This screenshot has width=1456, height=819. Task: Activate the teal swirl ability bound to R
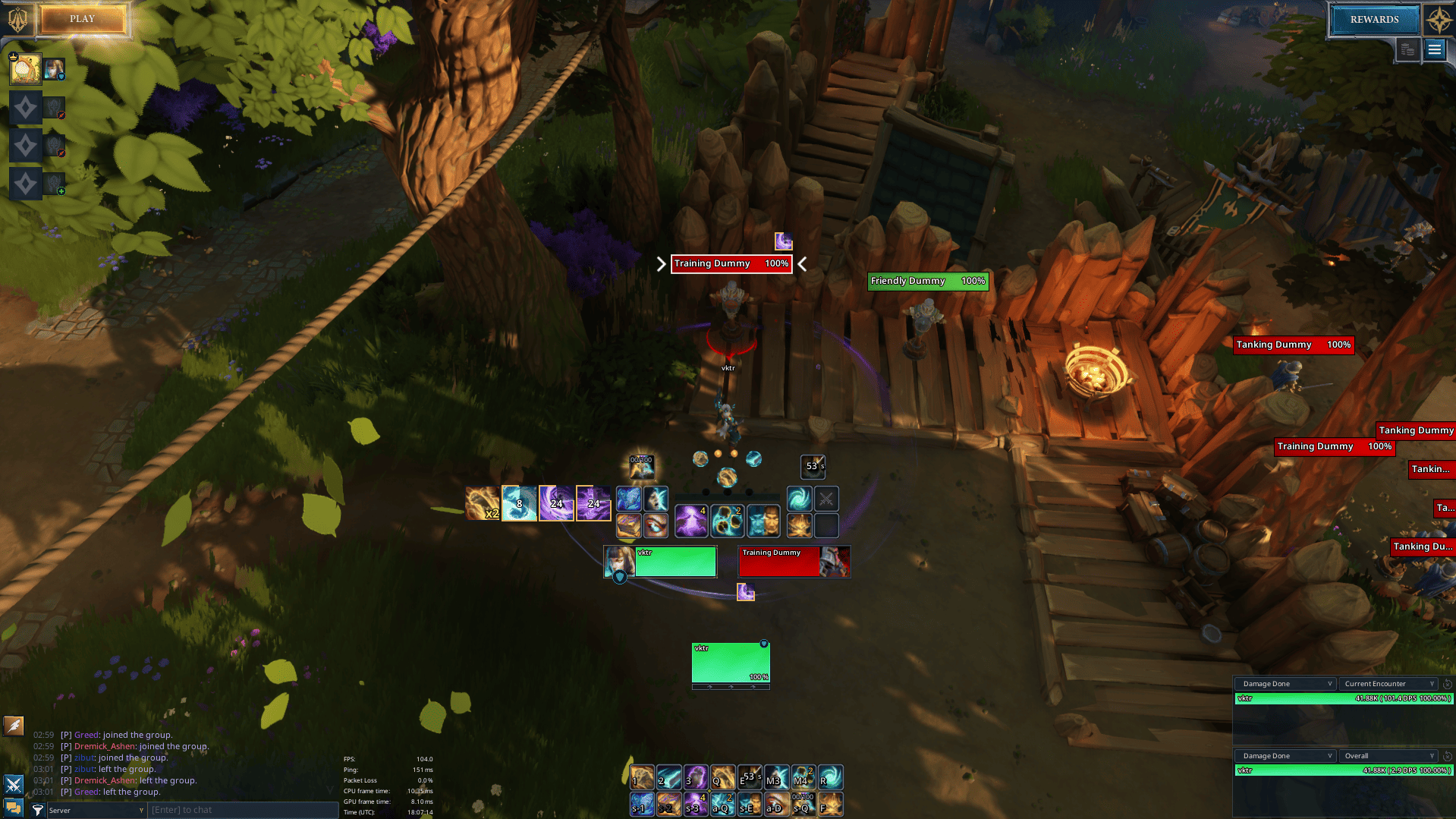(x=830, y=776)
